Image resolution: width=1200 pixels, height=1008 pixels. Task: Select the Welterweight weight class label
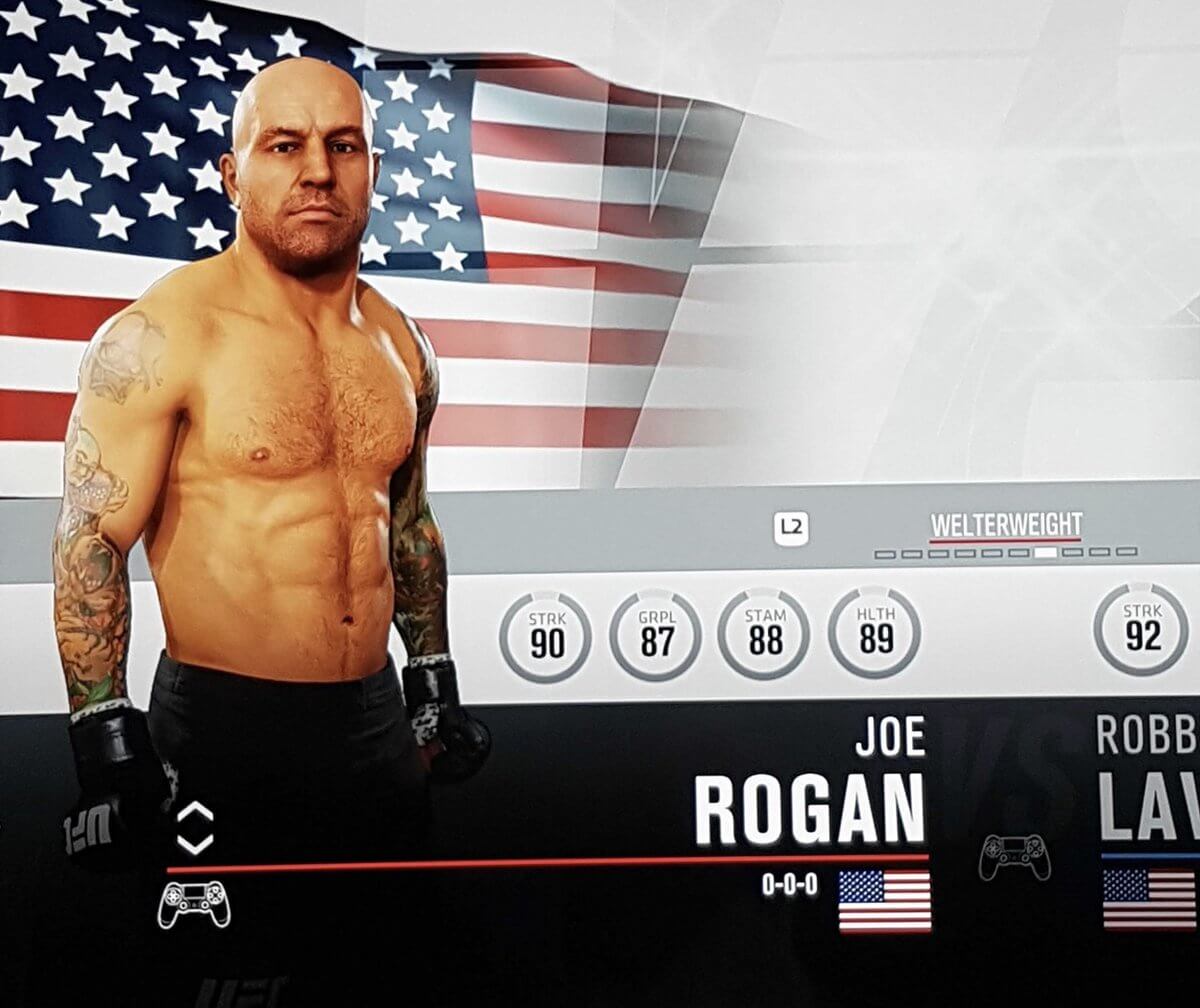pyautogui.click(x=1005, y=525)
